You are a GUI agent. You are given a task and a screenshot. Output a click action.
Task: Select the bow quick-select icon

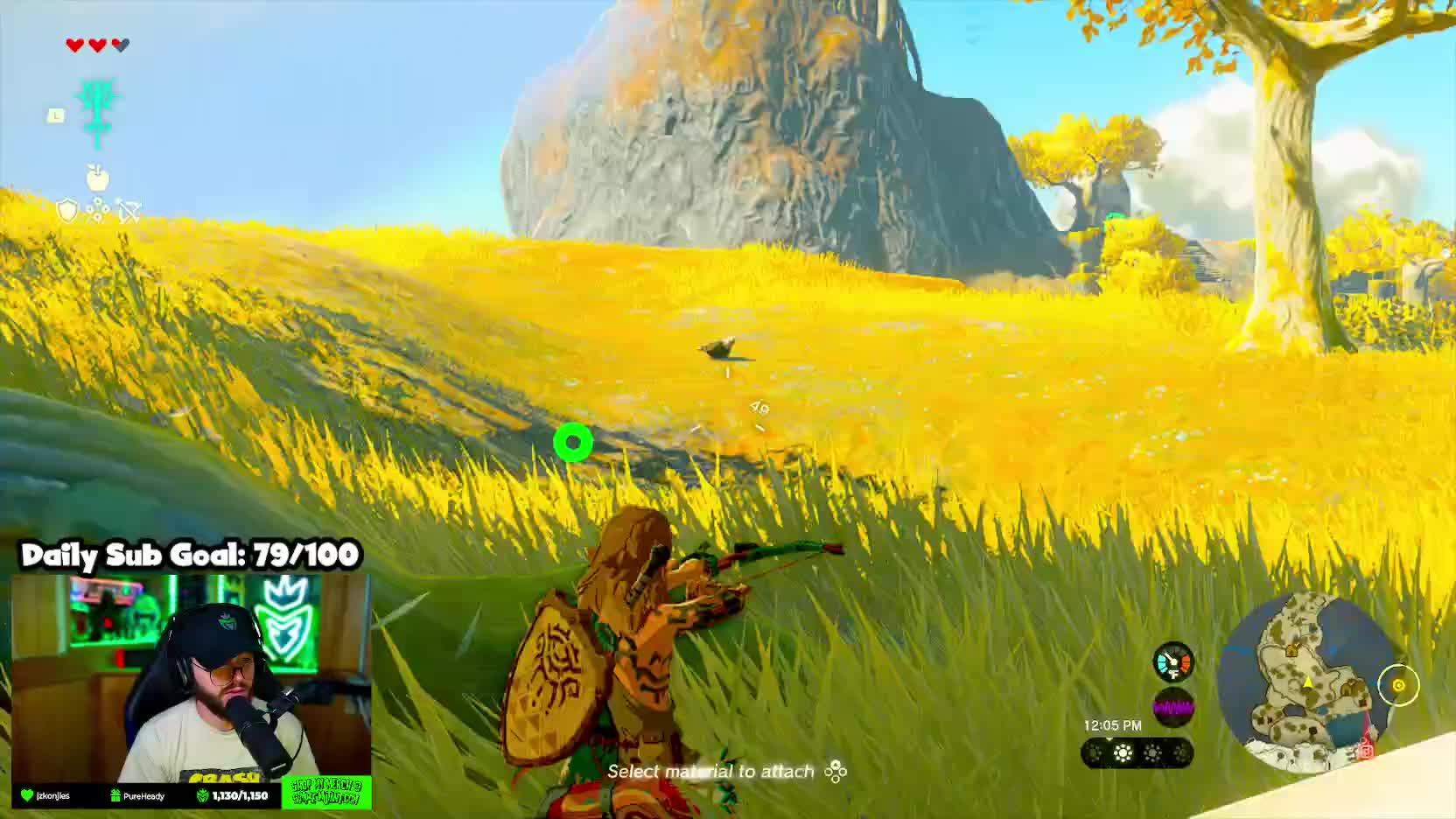click(x=129, y=211)
